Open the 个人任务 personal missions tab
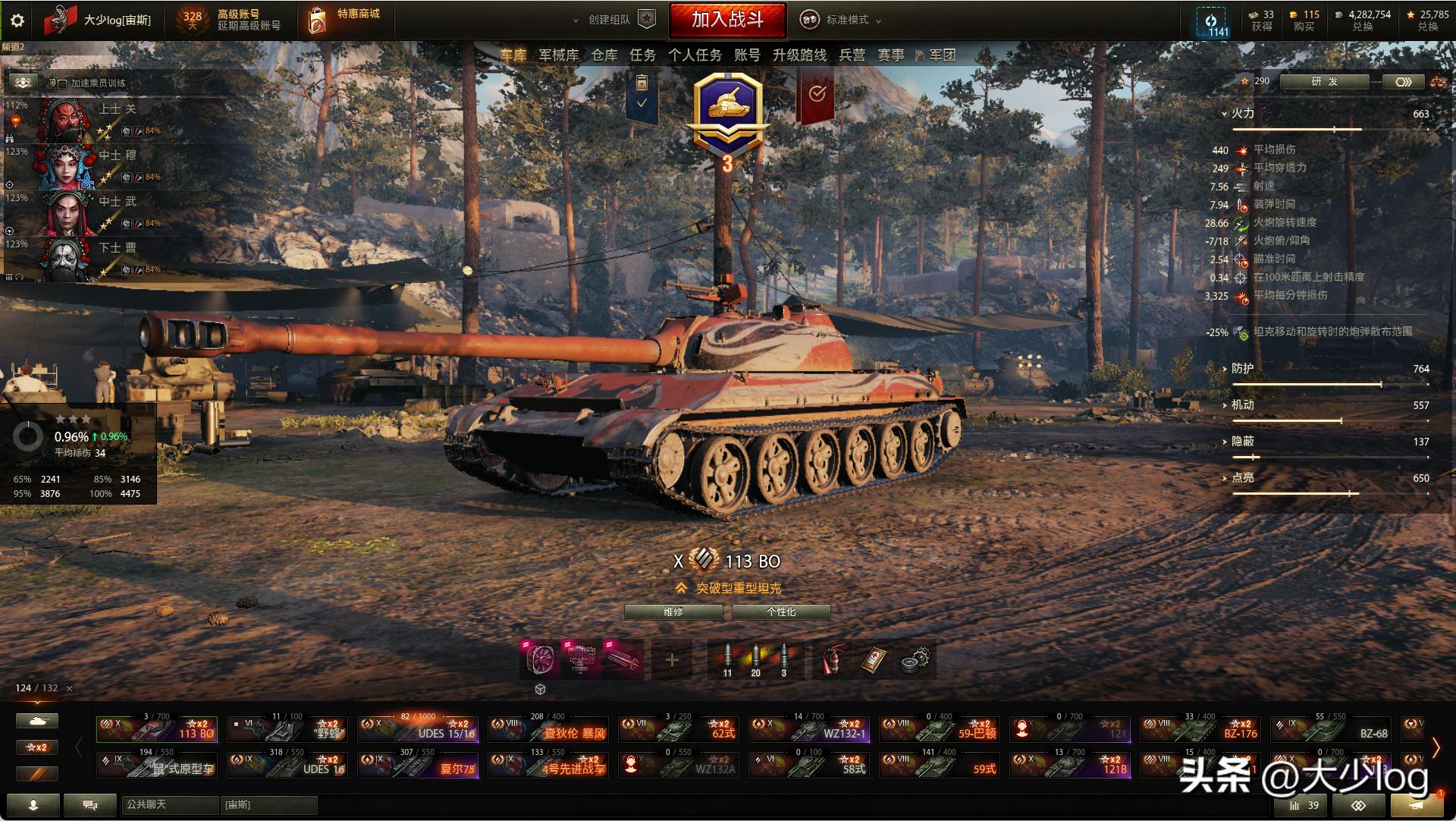 [695, 55]
